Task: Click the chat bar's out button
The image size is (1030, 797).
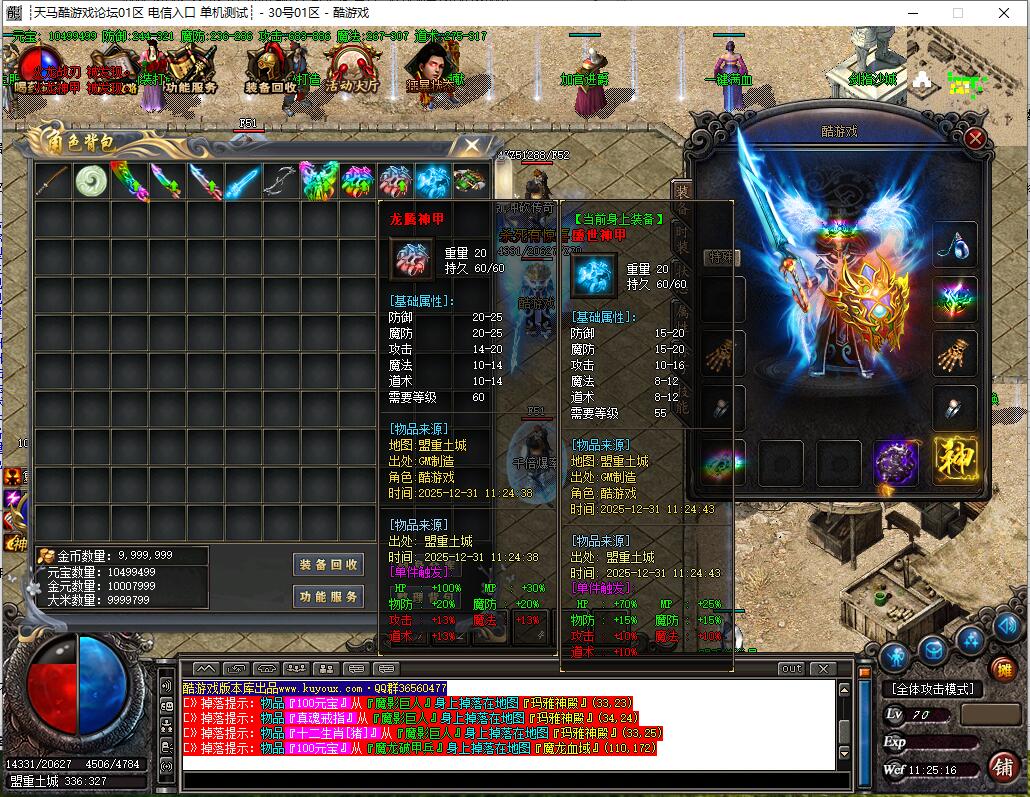Action: (791, 668)
